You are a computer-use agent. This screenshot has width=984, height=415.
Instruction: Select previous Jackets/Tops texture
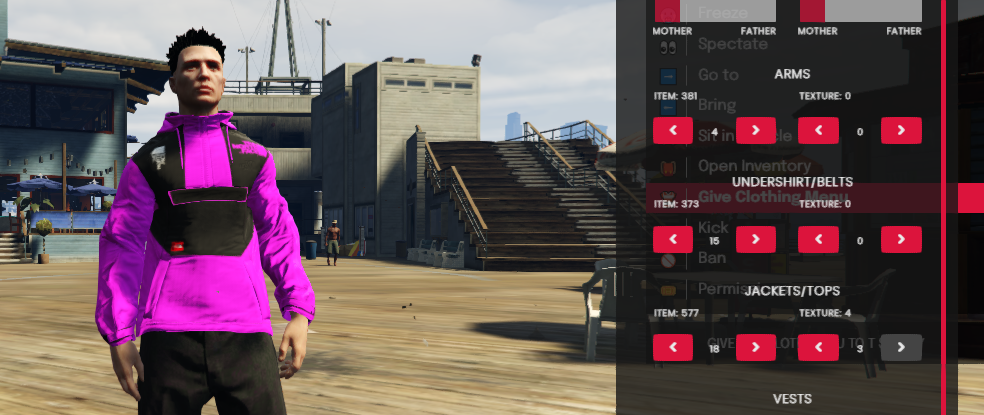(819, 347)
